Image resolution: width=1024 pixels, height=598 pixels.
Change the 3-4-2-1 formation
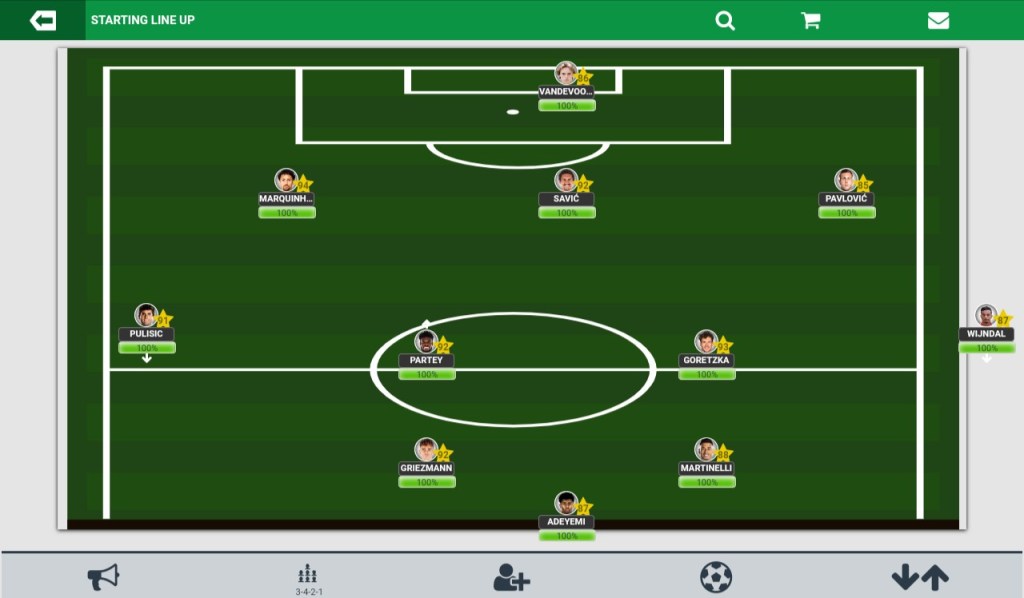(x=308, y=578)
